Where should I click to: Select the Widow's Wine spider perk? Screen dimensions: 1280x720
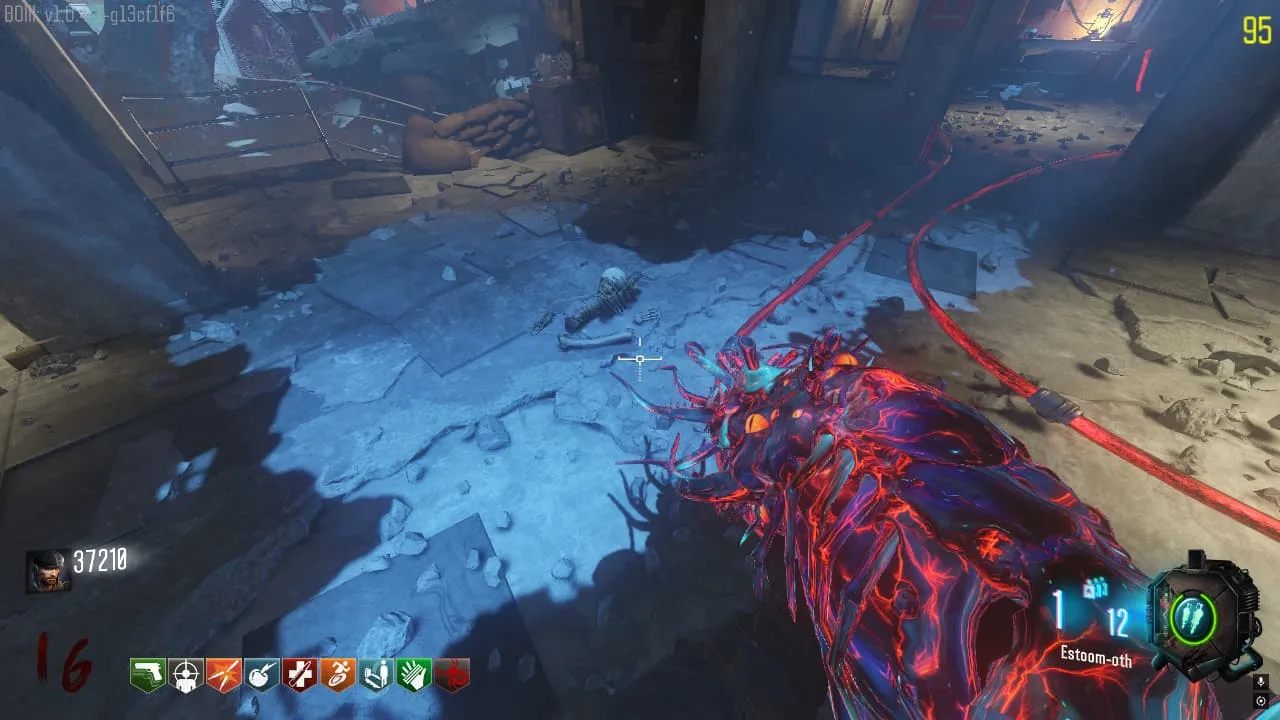click(x=452, y=675)
